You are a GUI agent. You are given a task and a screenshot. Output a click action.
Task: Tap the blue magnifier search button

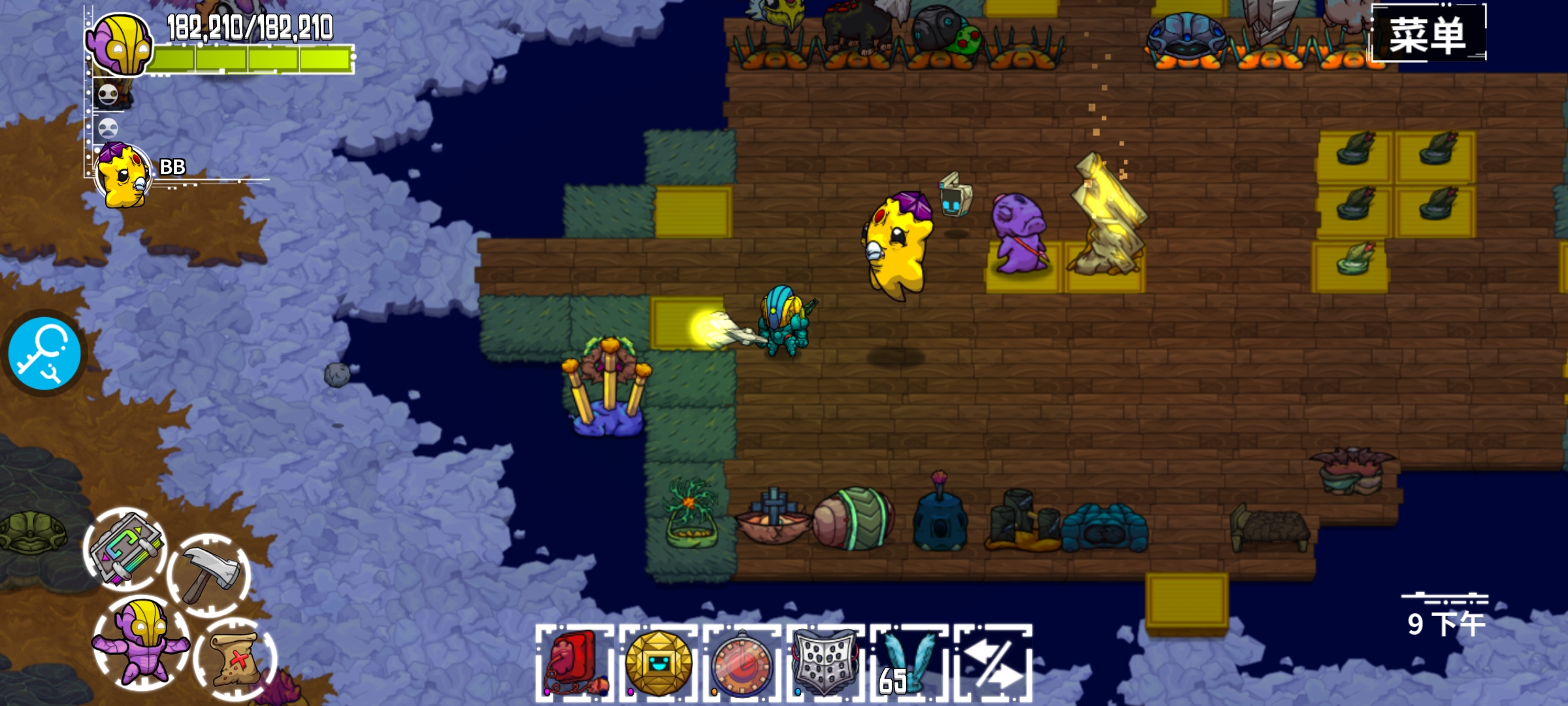tap(44, 354)
